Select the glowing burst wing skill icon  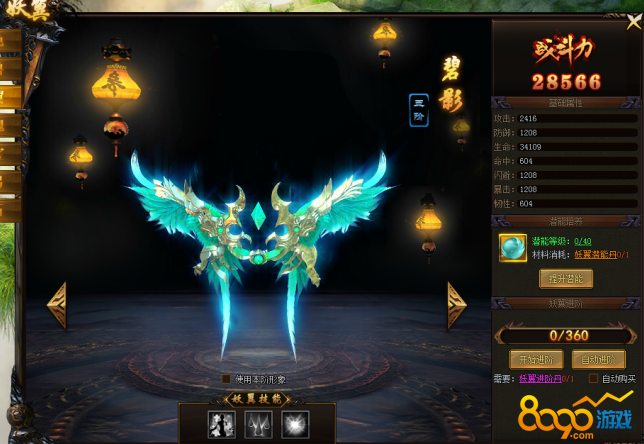click(x=295, y=424)
